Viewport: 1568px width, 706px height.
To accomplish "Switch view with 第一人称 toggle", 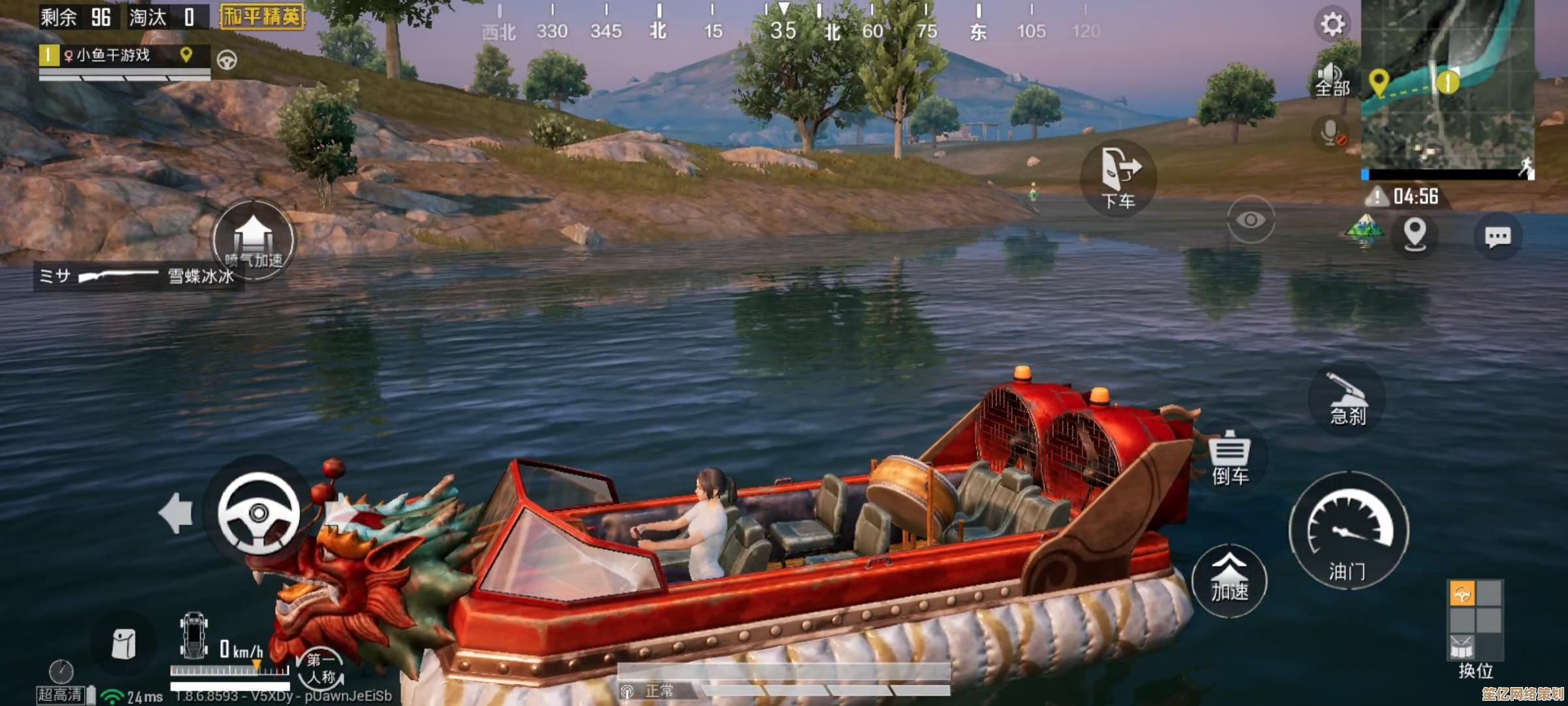I will [321, 668].
